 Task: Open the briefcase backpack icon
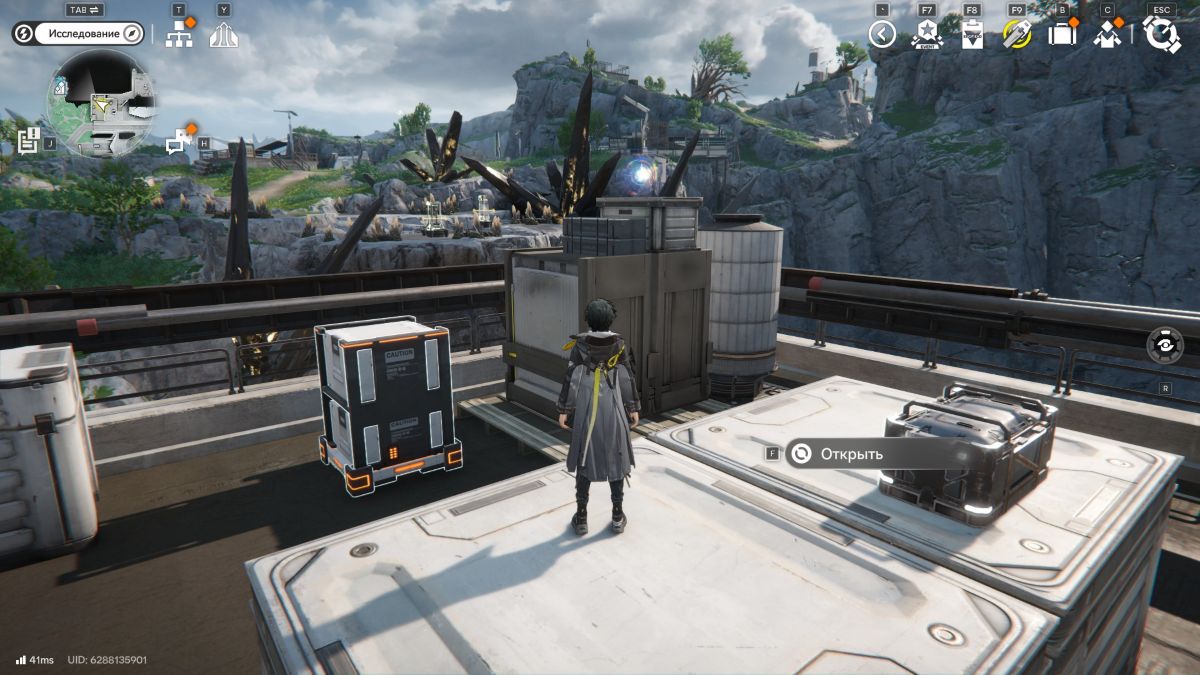[x=1061, y=34]
